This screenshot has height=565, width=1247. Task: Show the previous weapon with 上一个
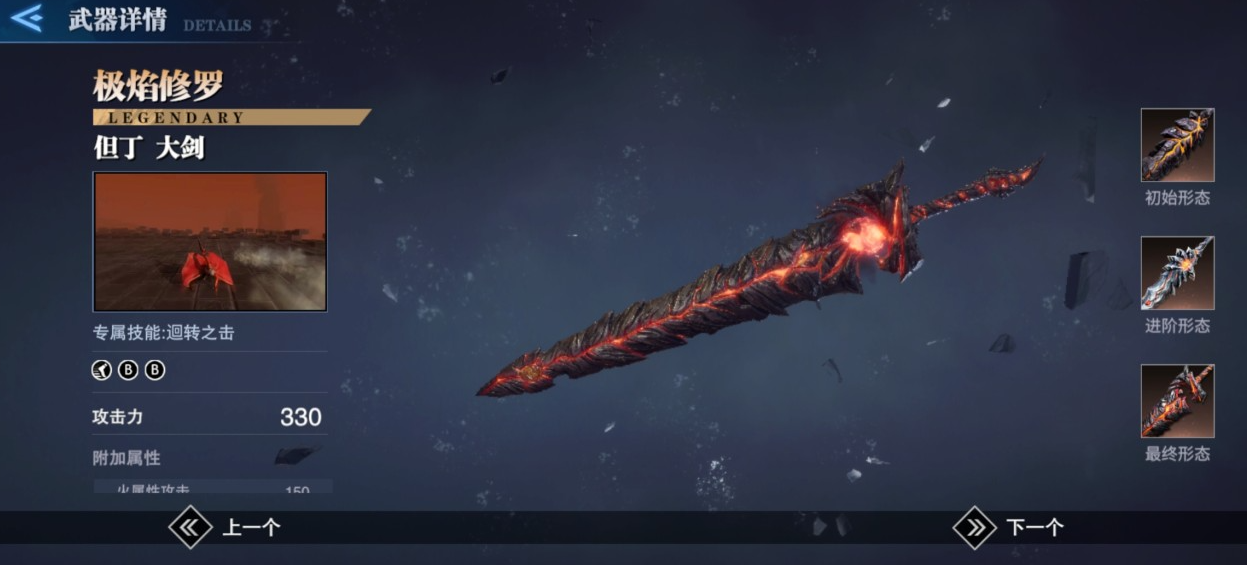pos(225,527)
